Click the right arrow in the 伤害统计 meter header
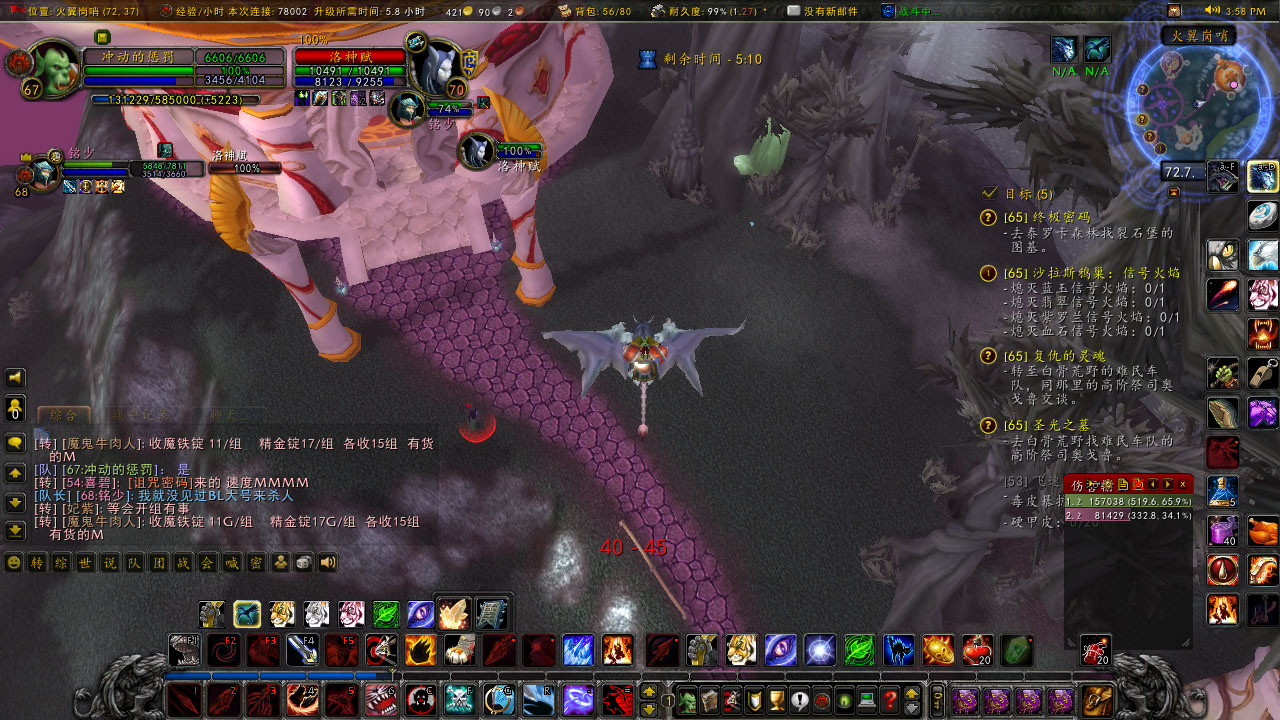1280x720 pixels. point(1167,485)
